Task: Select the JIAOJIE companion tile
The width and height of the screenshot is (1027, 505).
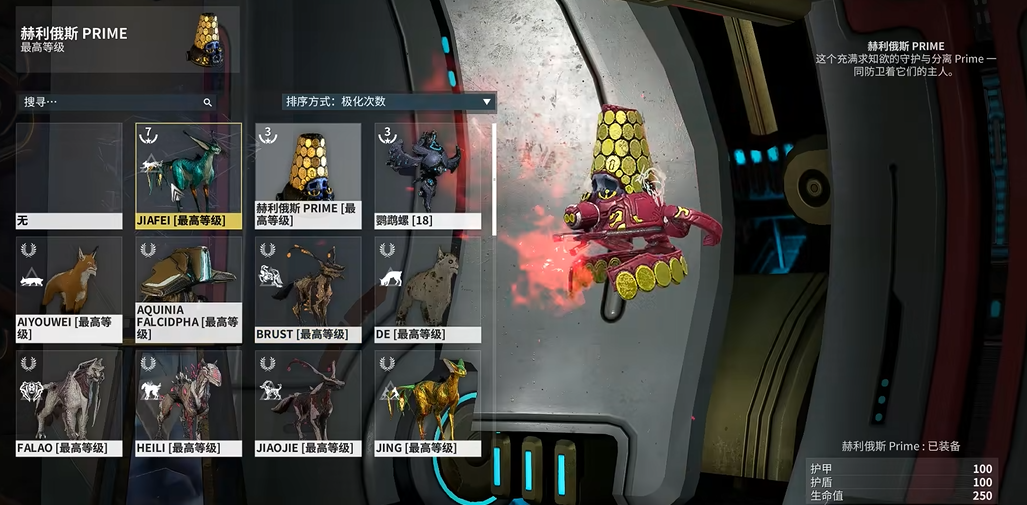Action: click(x=308, y=402)
